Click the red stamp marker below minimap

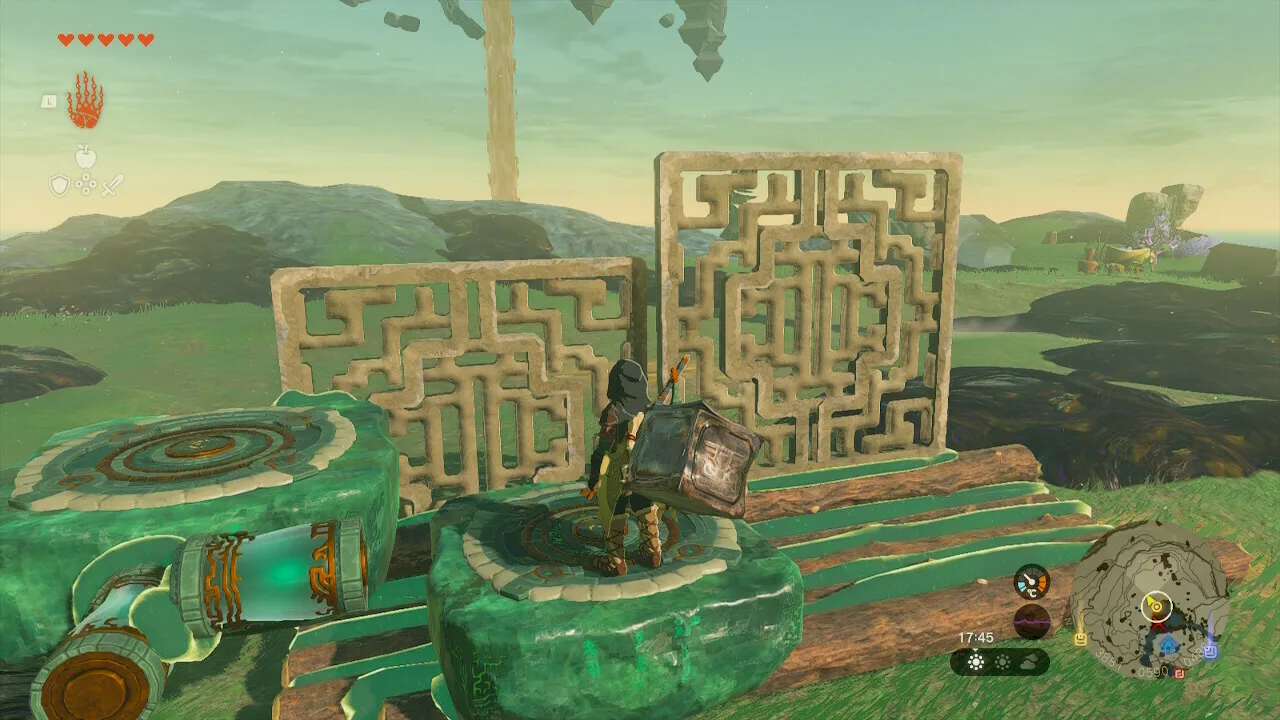tap(1180, 674)
